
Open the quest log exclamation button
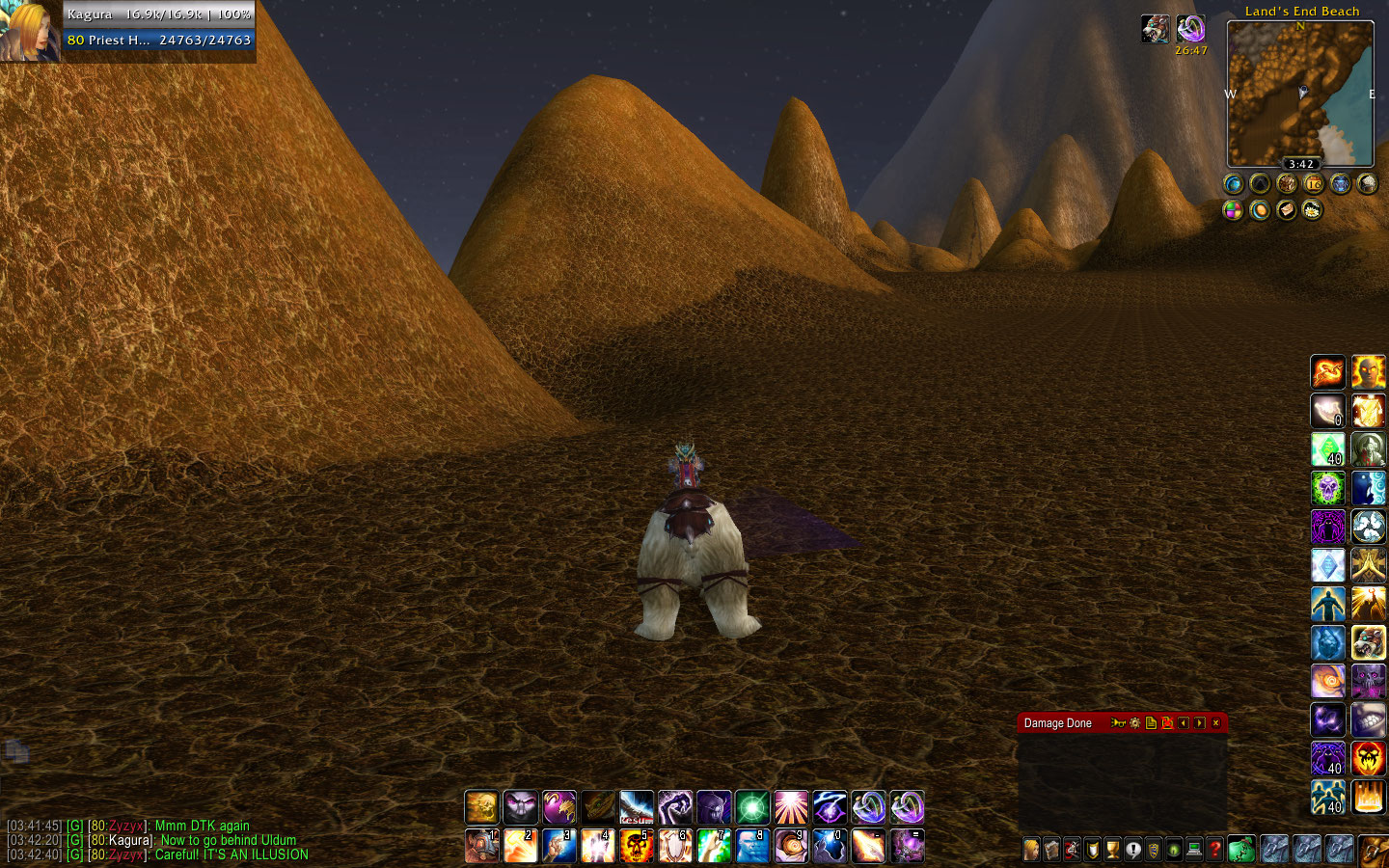tap(1133, 850)
